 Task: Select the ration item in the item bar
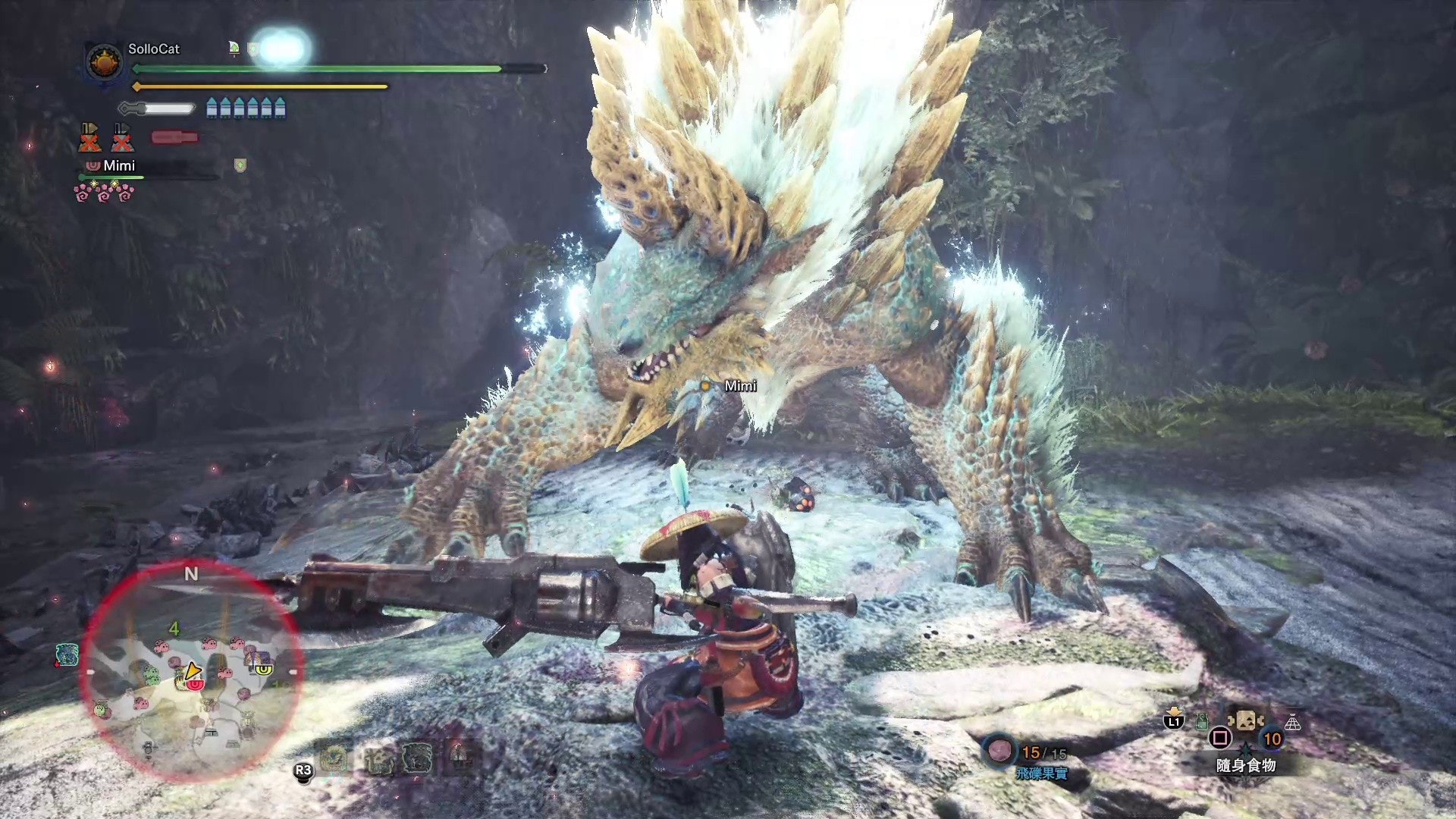pos(1245,720)
